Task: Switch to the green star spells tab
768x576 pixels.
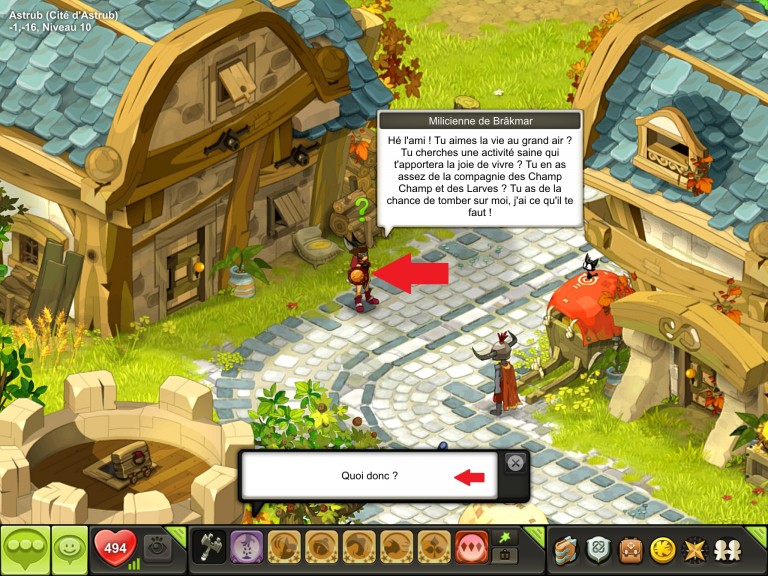Action: point(507,537)
